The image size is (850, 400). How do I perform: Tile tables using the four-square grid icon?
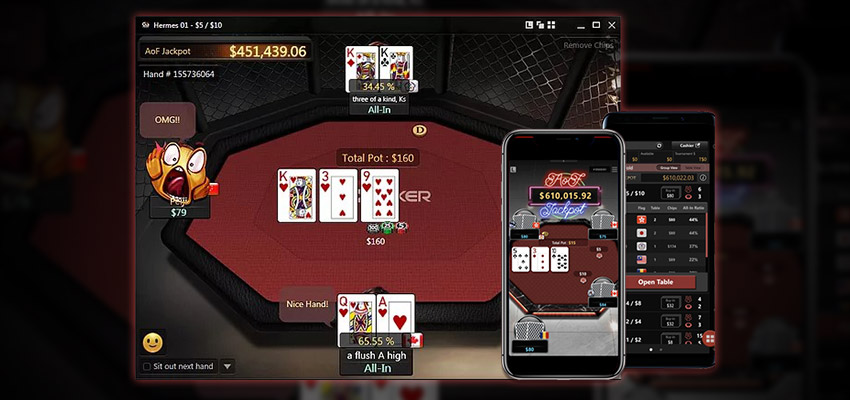tap(551, 24)
